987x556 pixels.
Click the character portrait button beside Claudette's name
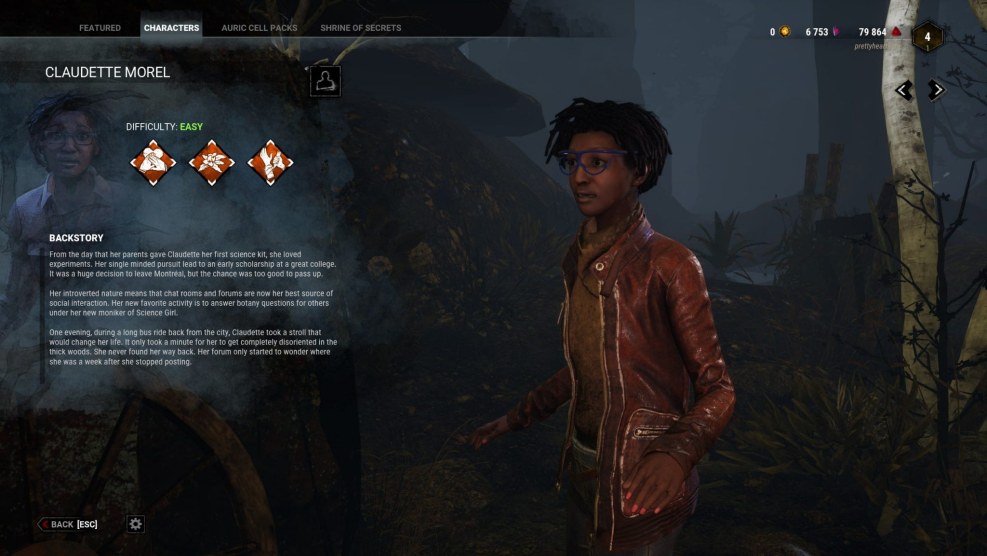coord(325,82)
